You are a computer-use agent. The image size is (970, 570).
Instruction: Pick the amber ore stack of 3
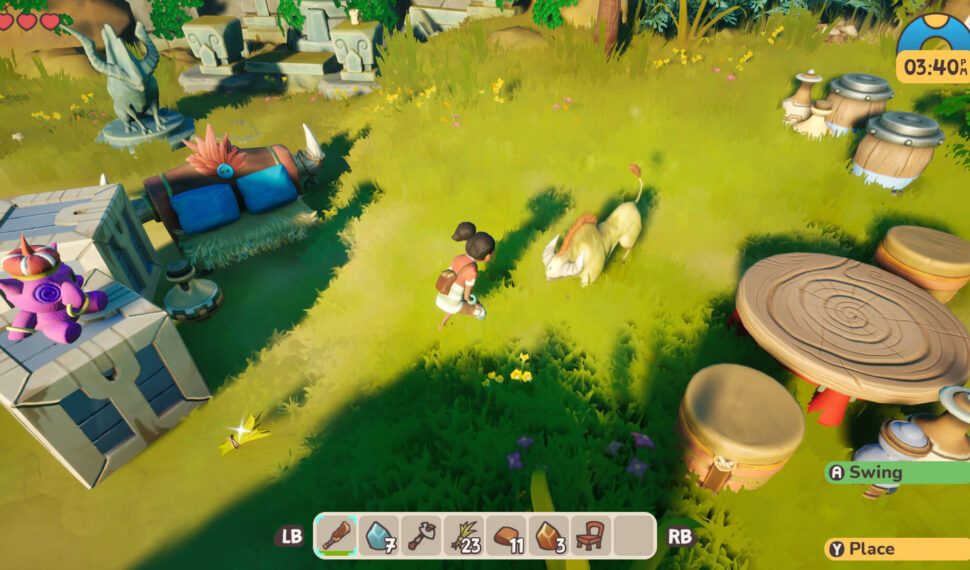549,535
